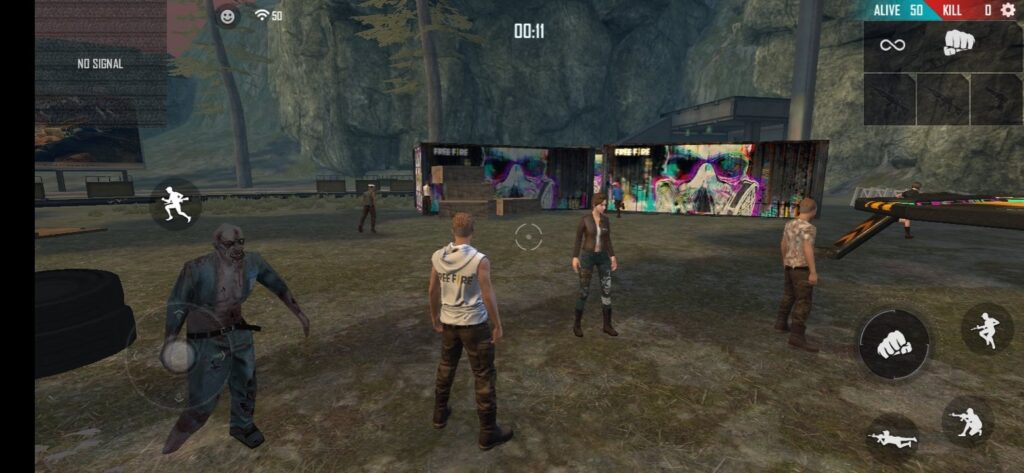Tap the round punch attack button

coord(893,345)
